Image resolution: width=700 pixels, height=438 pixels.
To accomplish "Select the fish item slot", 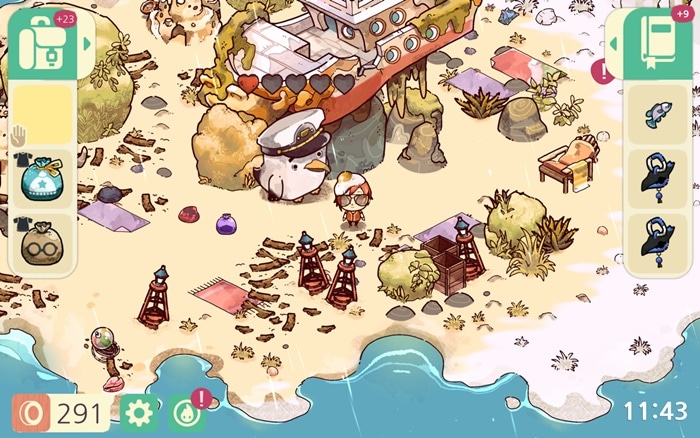I will 660,116.
